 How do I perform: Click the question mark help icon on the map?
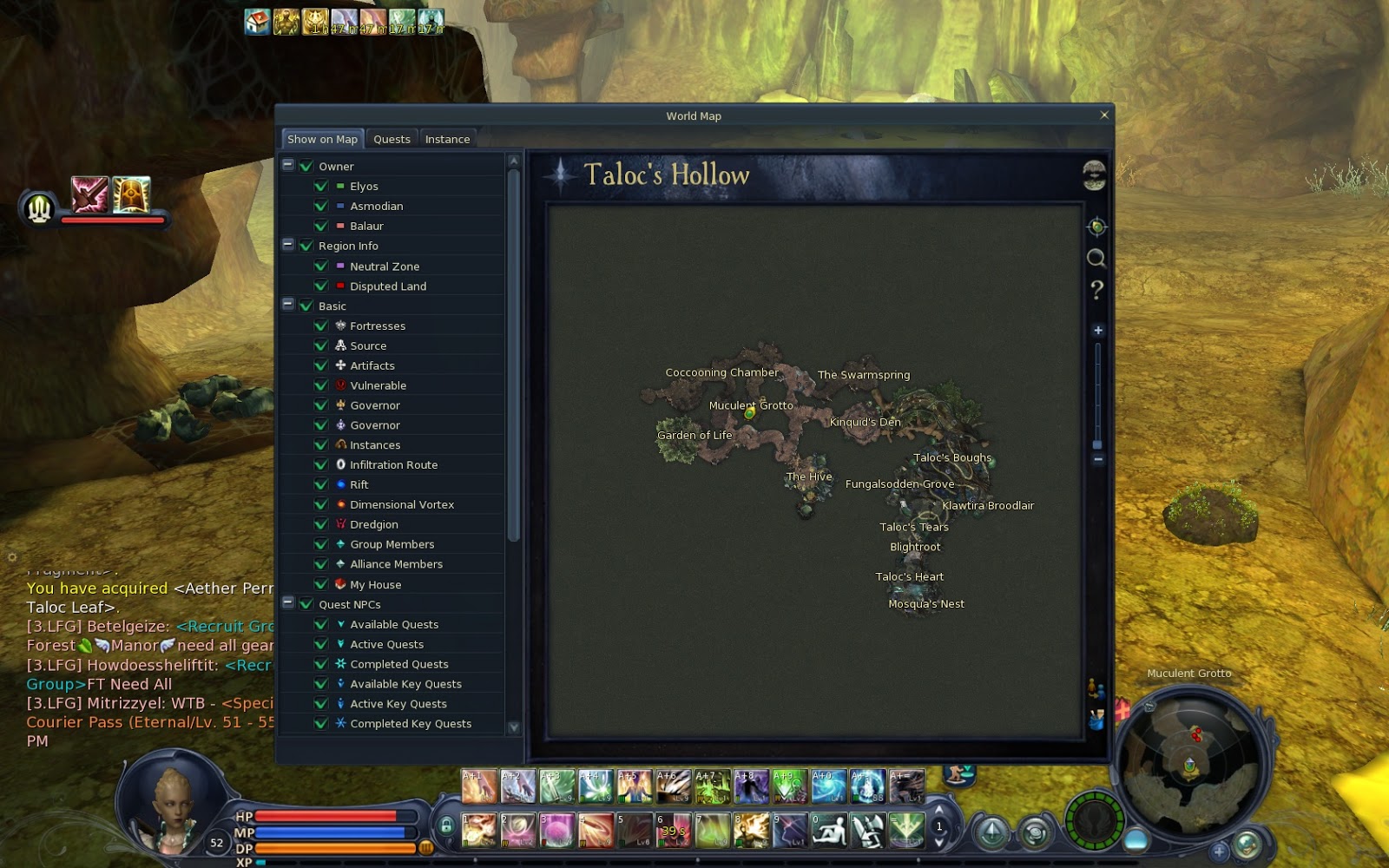click(1096, 289)
